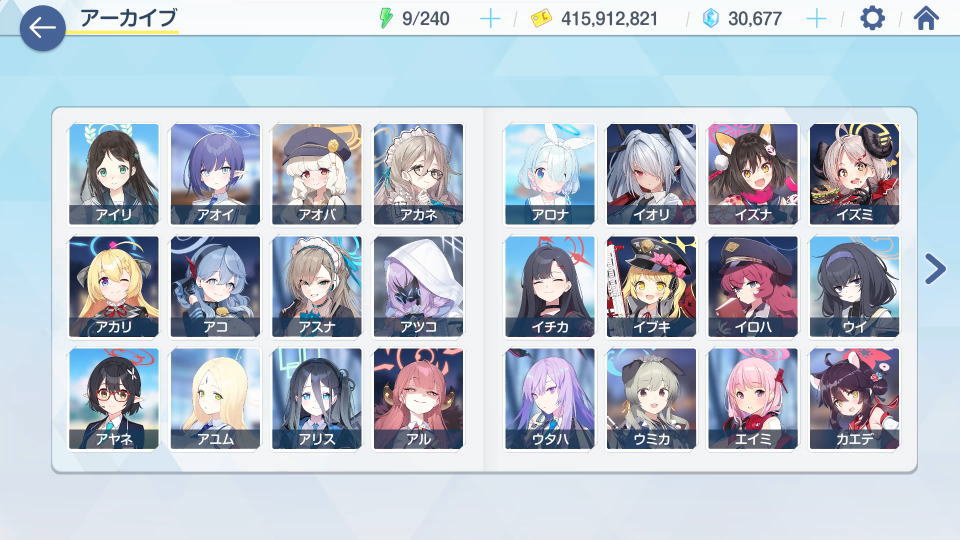
Task: Choose the アオバ portrait
Action: (317, 174)
